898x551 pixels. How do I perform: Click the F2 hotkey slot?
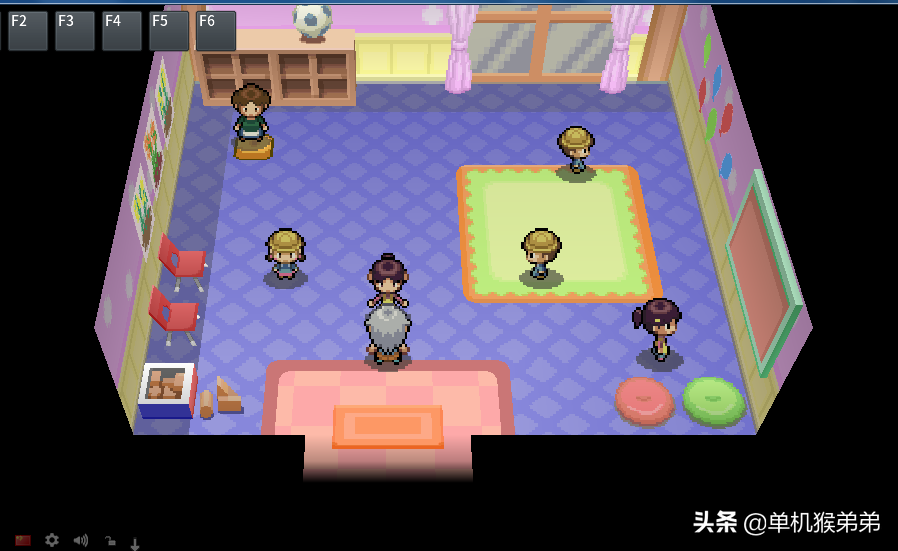pos(27,31)
